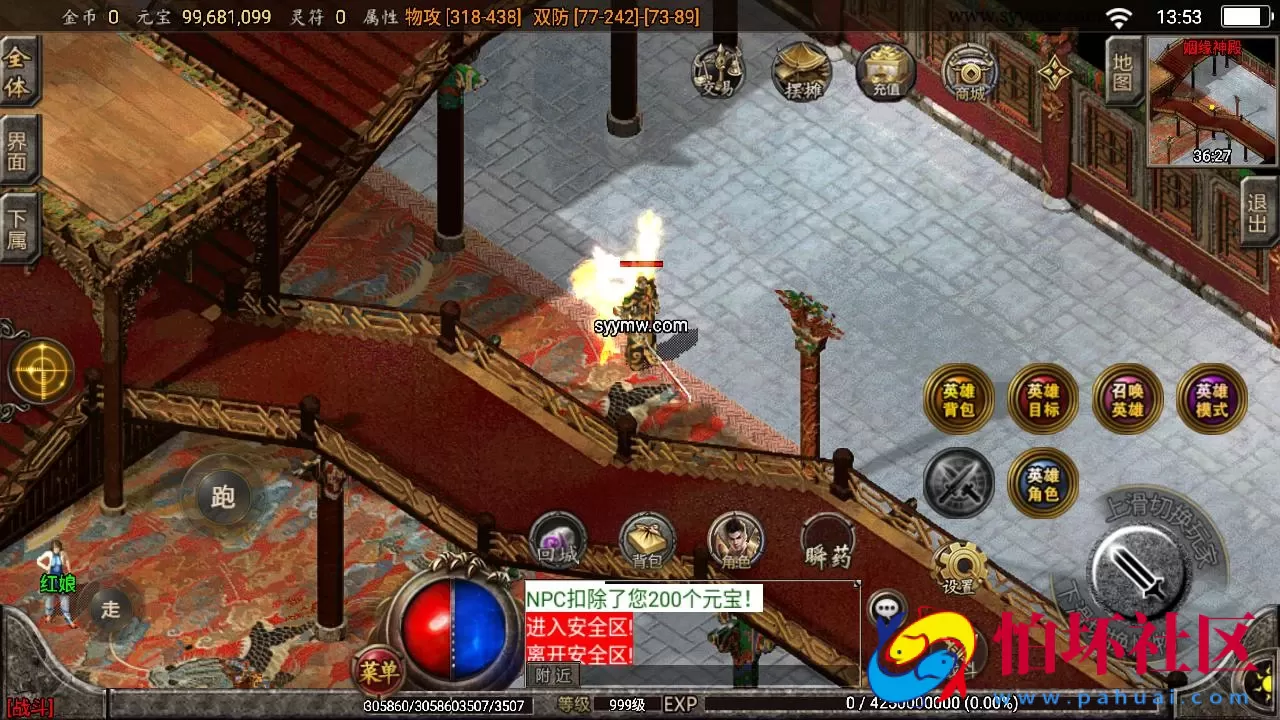The image size is (1280, 720).
Task: Open the 充值 recharge icon
Action: point(886,70)
